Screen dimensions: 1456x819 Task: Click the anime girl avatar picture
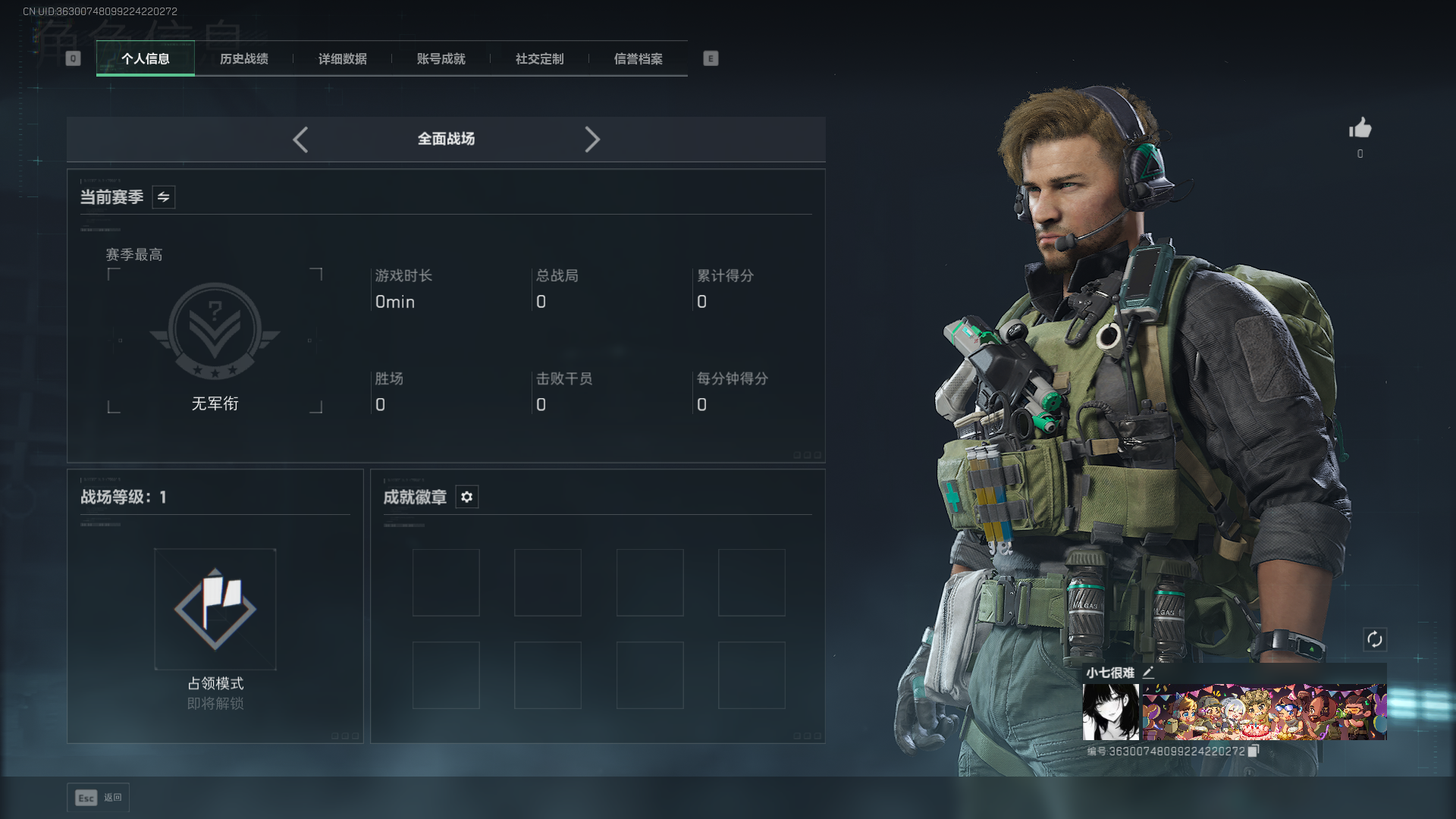tap(1110, 711)
